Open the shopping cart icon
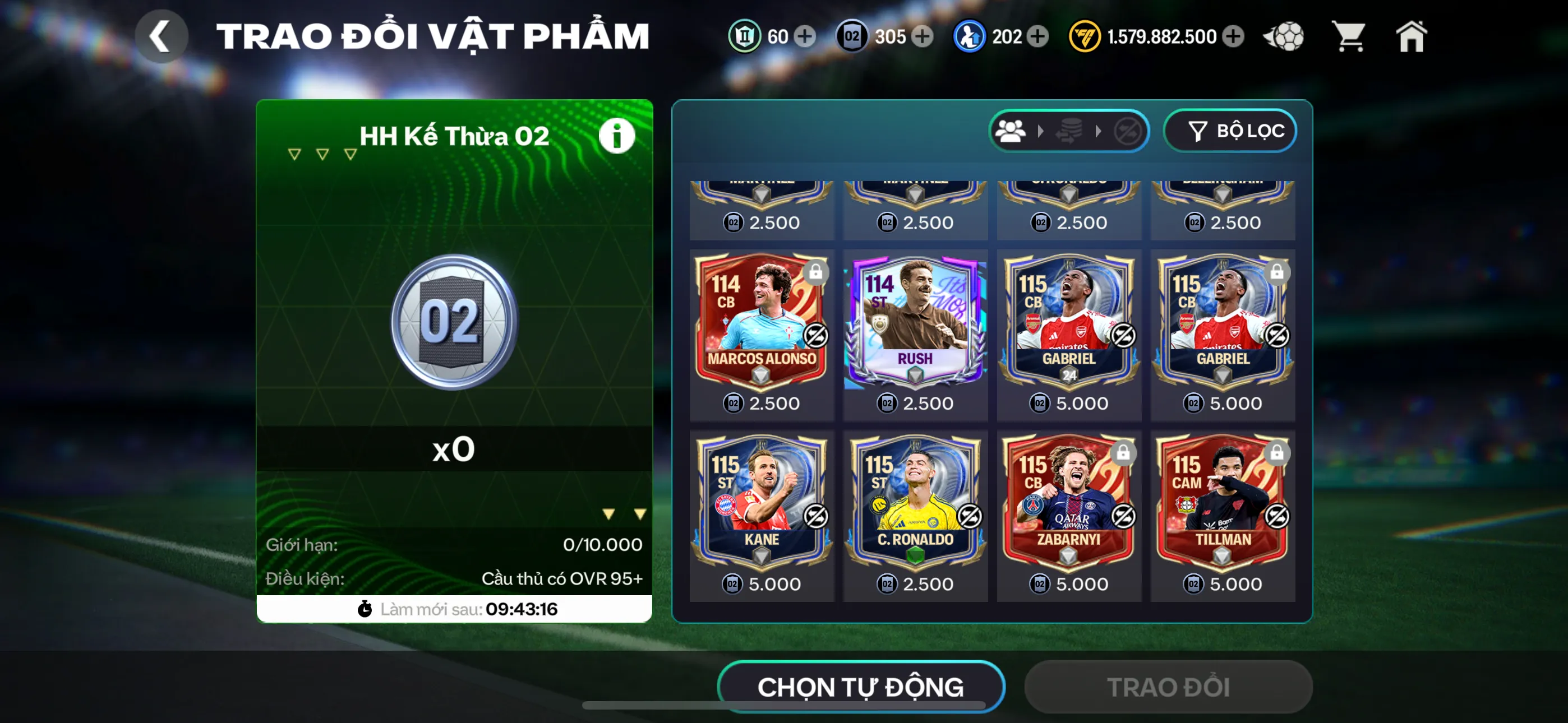1568x723 pixels. (1348, 36)
